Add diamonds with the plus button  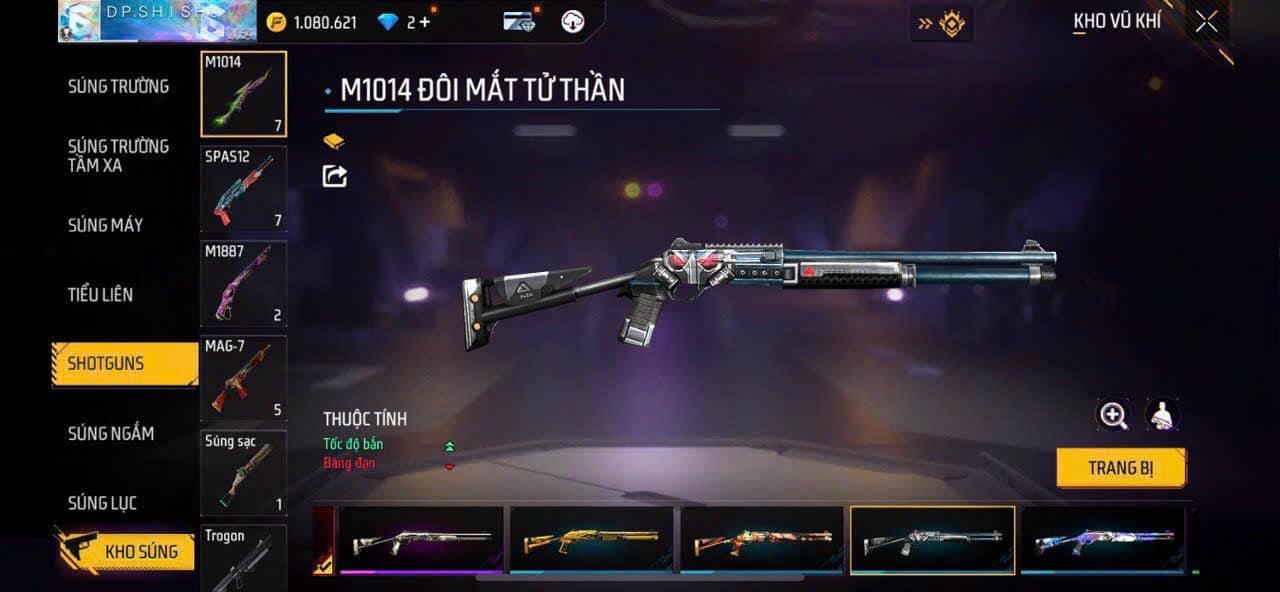point(425,22)
